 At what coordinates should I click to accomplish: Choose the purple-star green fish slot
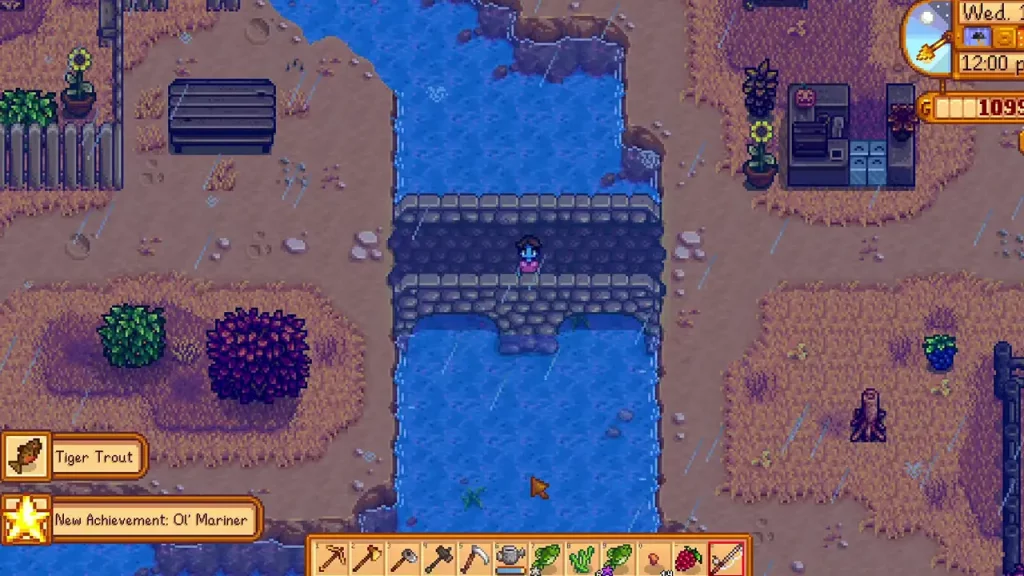[619, 558]
